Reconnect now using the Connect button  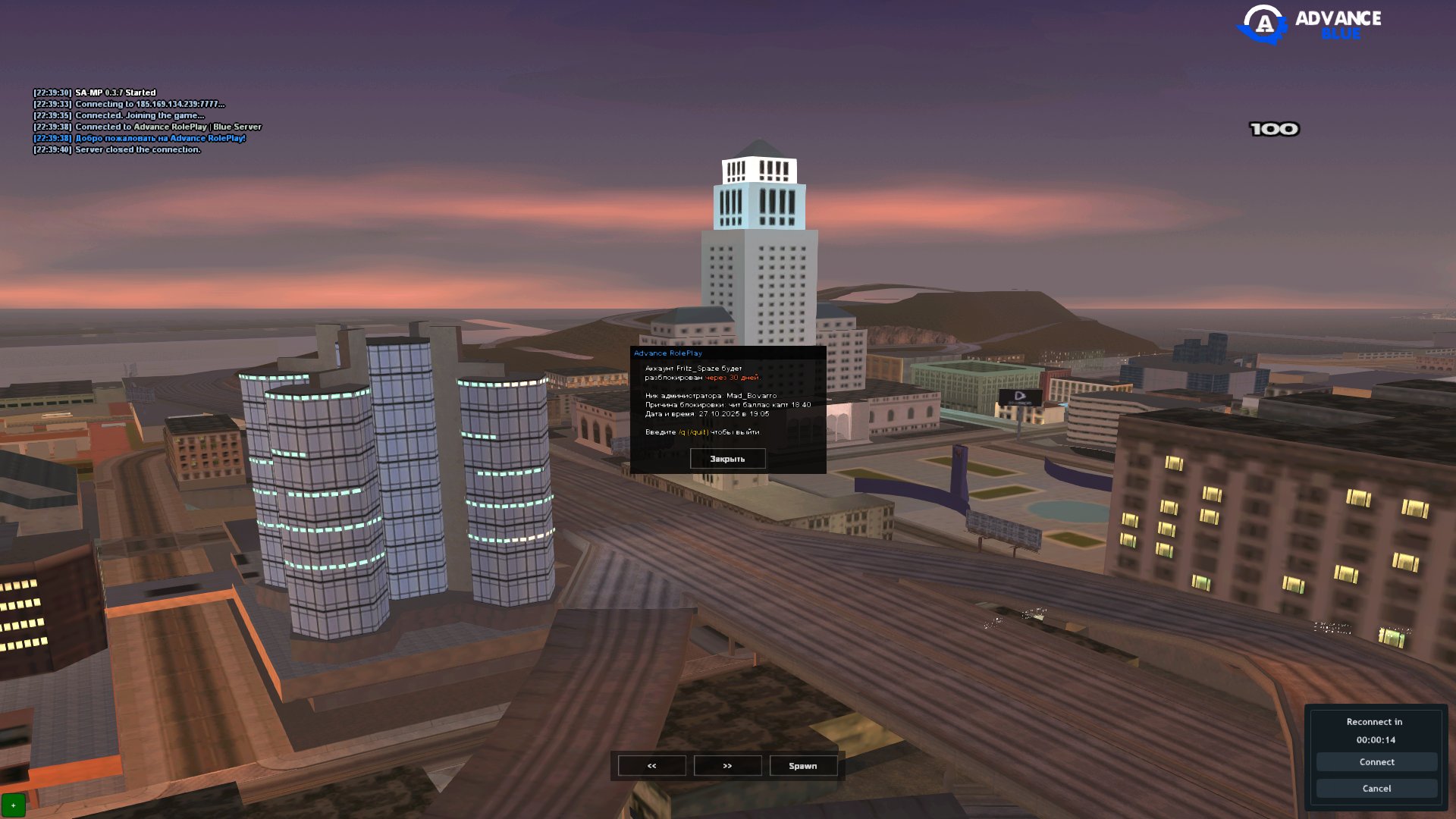1376,762
